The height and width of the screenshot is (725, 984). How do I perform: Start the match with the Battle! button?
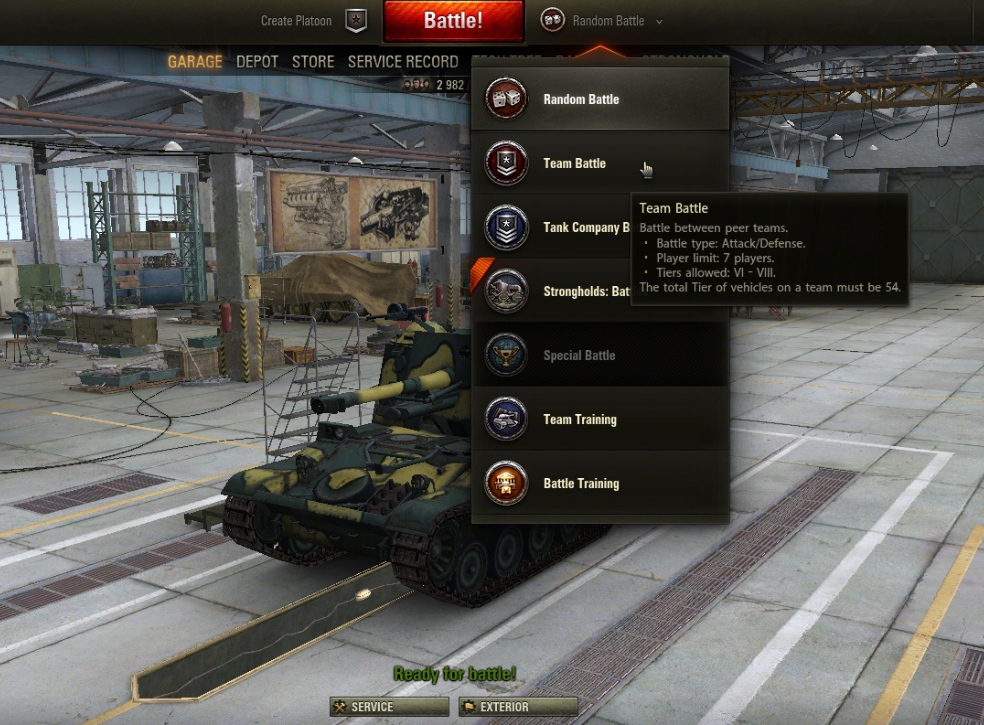tap(453, 21)
